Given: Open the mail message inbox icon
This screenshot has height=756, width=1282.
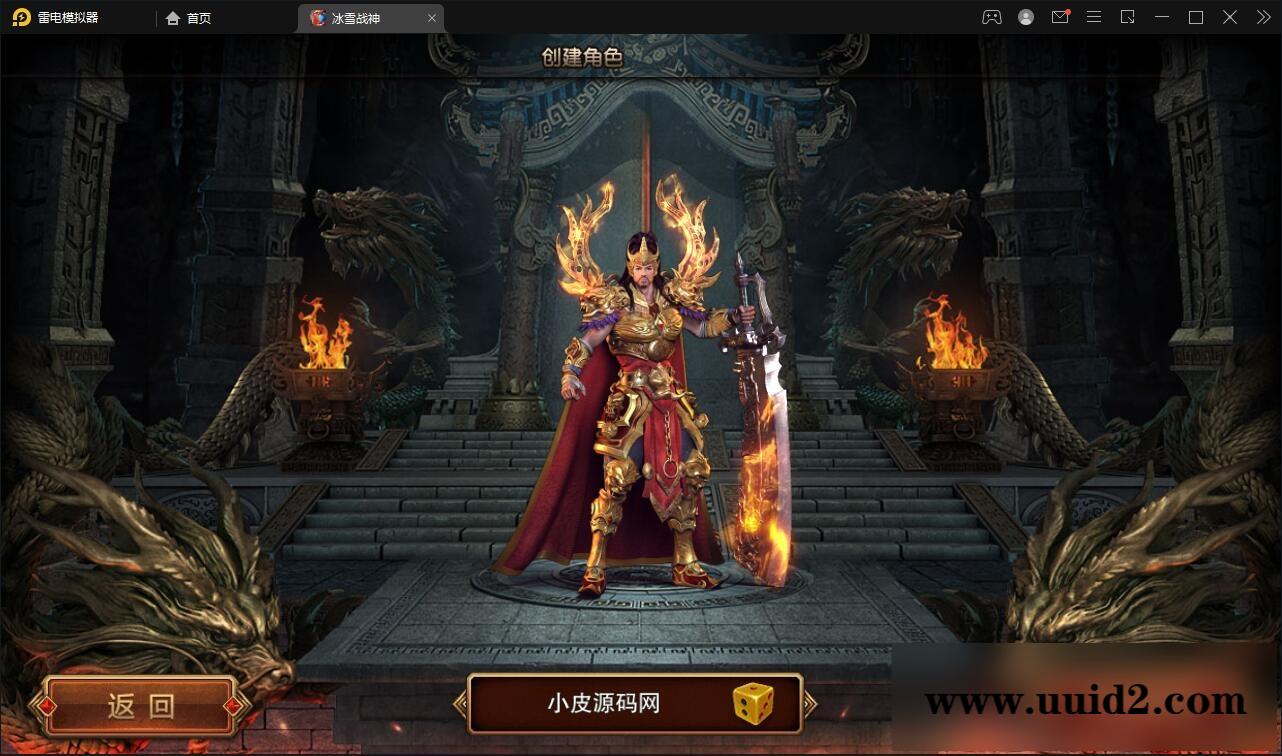Looking at the screenshot, I should click(1062, 17).
